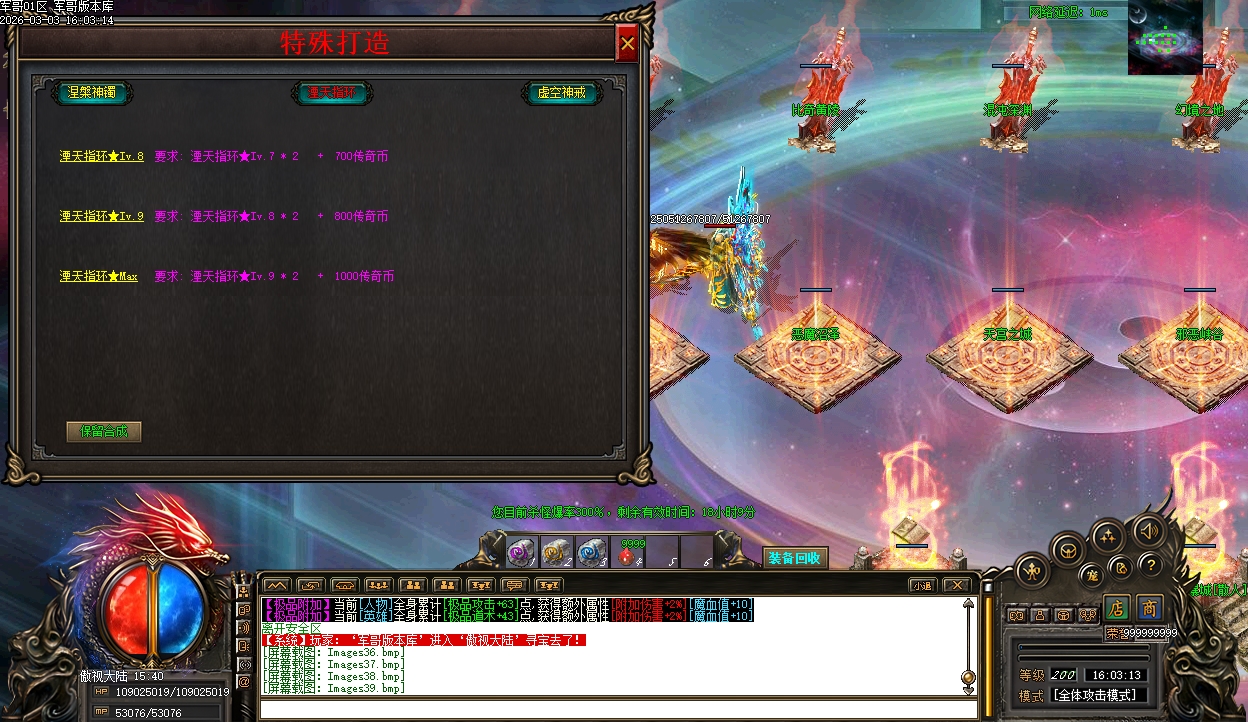Click the 保留合成 button

pyautogui.click(x=104, y=432)
